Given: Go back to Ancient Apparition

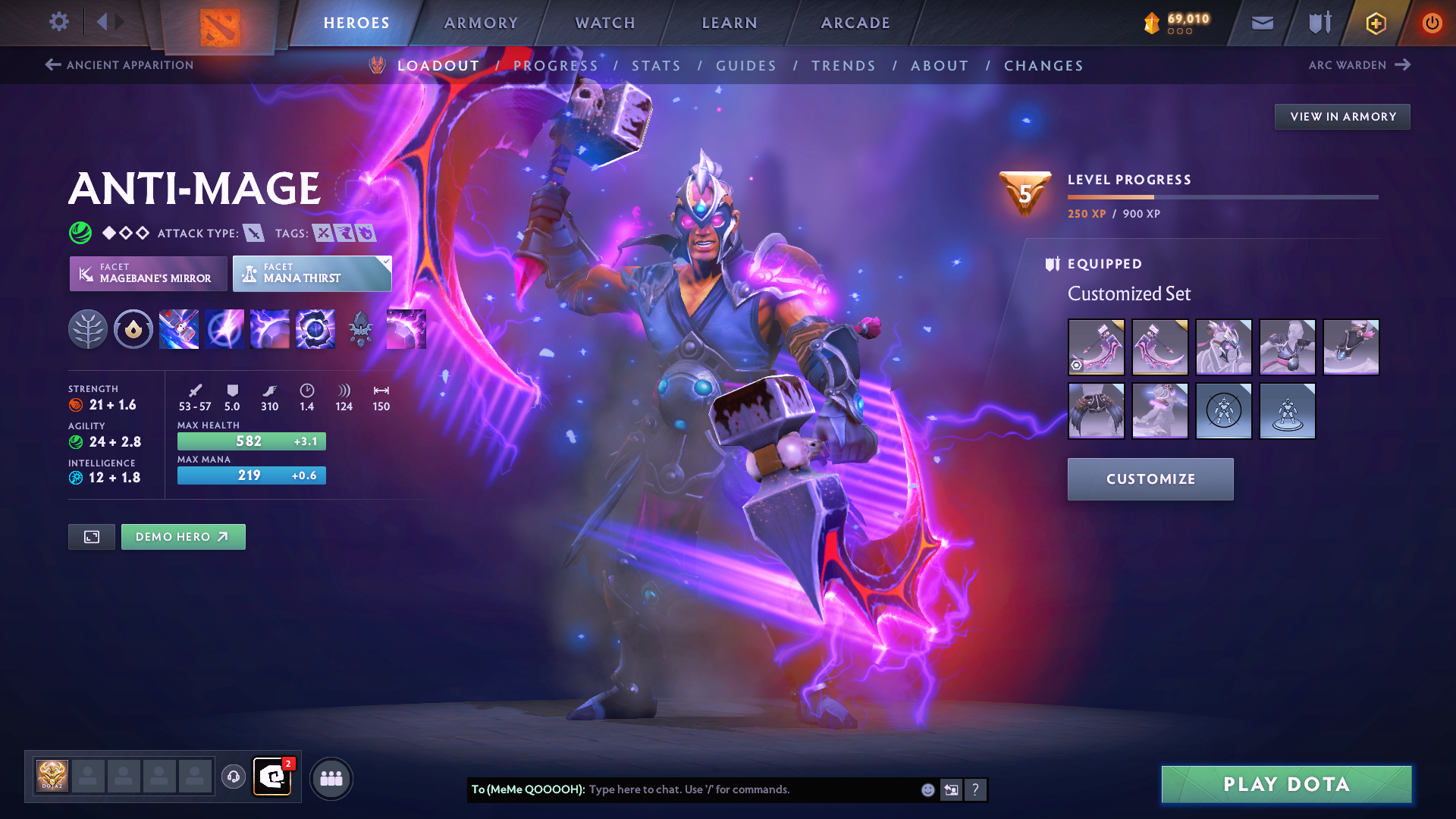Looking at the screenshot, I should coord(118,65).
